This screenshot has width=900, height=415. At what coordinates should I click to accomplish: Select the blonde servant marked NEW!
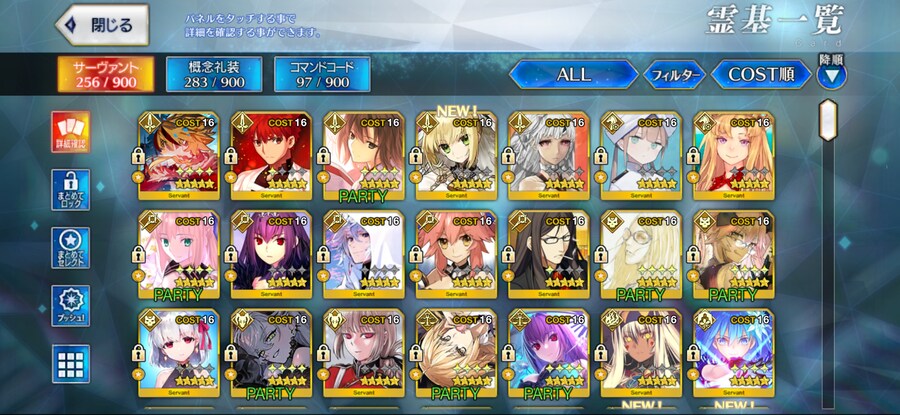pyautogui.click(x=455, y=155)
